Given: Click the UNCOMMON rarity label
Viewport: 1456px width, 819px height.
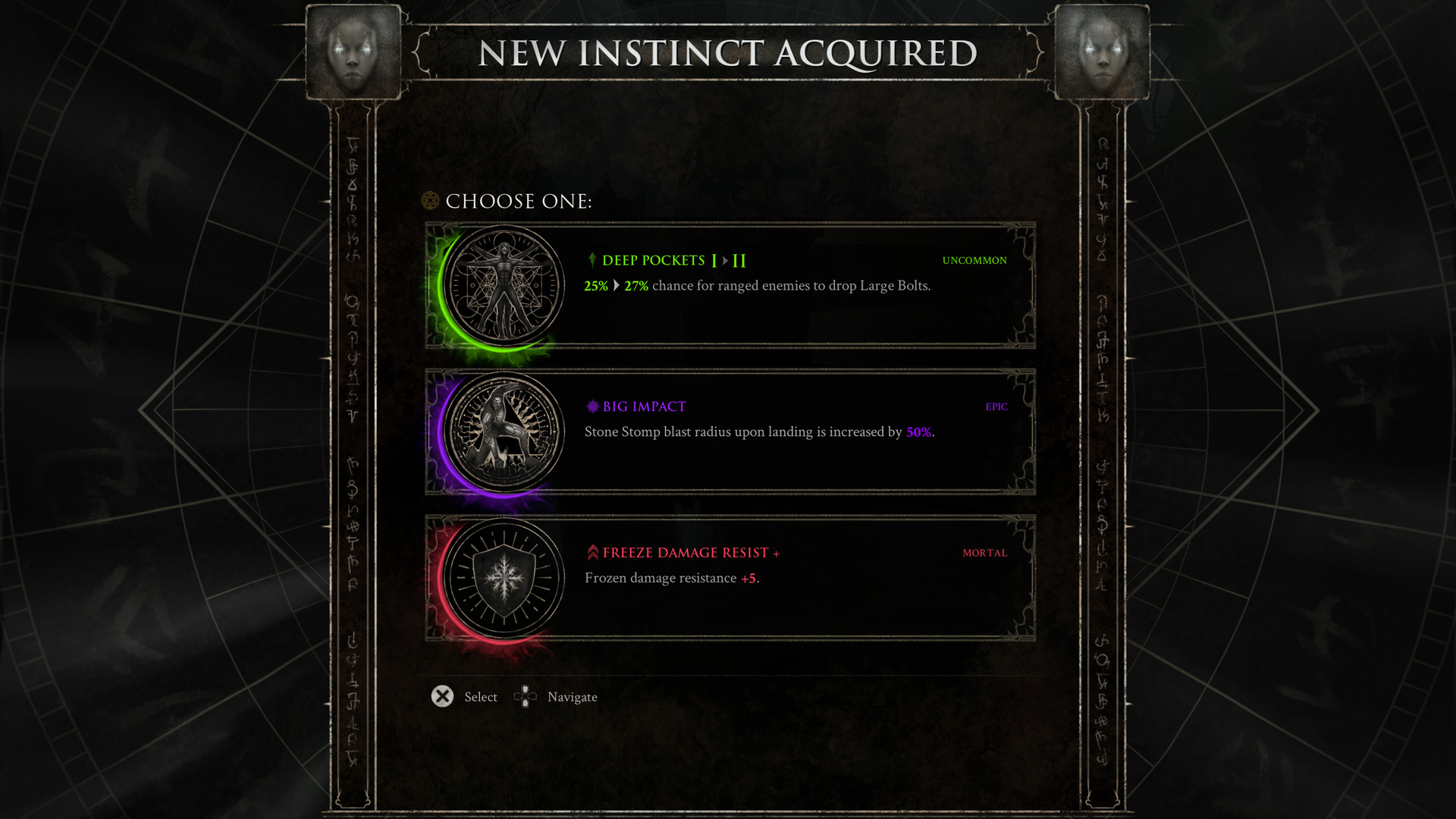Looking at the screenshot, I should (974, 260).
